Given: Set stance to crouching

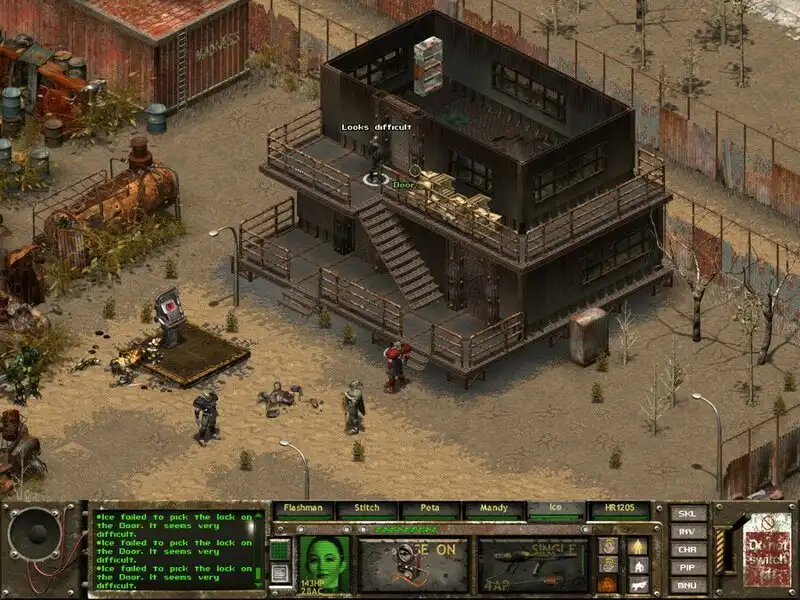Looking at the screenshot, I should coord(637,564).
